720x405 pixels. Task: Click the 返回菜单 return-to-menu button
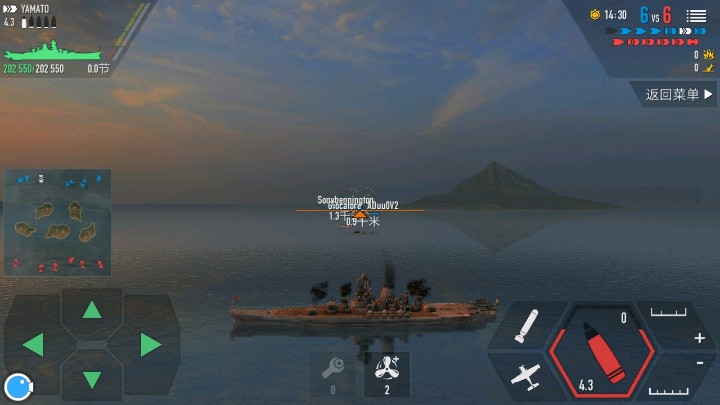coord(680,95)
